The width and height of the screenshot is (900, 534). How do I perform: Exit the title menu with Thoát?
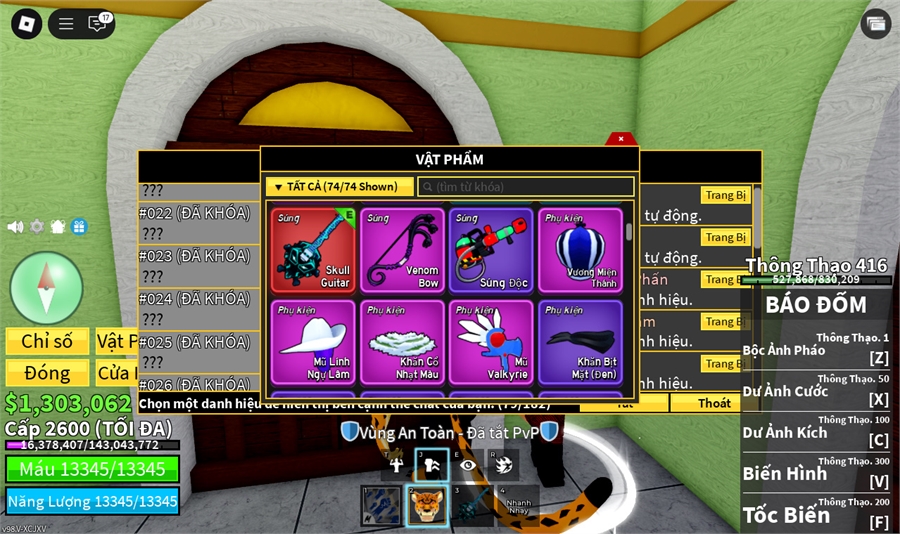click(x=714, y=403)
